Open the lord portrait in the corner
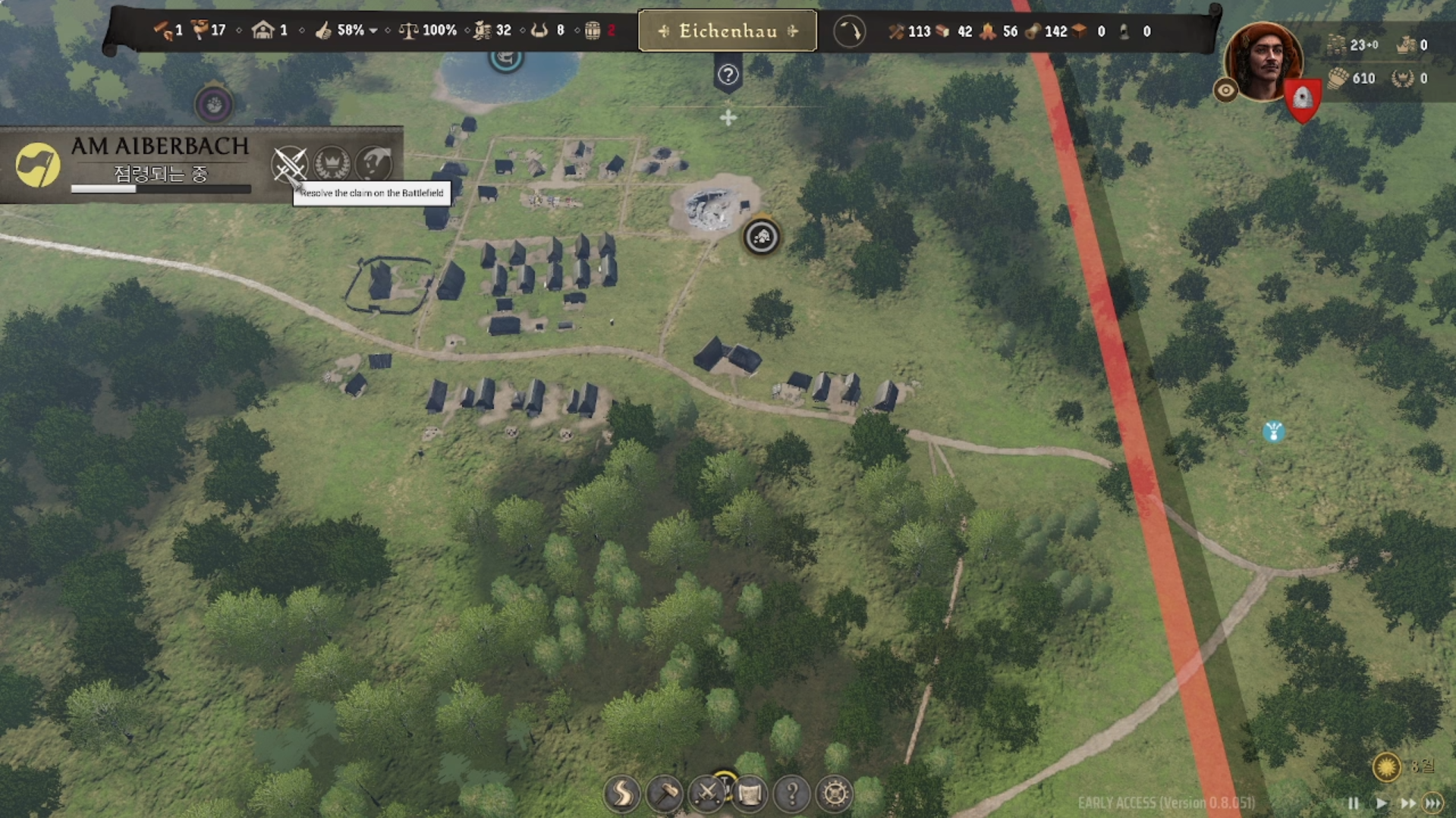This screenshot has width=1456, height=818. [1263, 61]
